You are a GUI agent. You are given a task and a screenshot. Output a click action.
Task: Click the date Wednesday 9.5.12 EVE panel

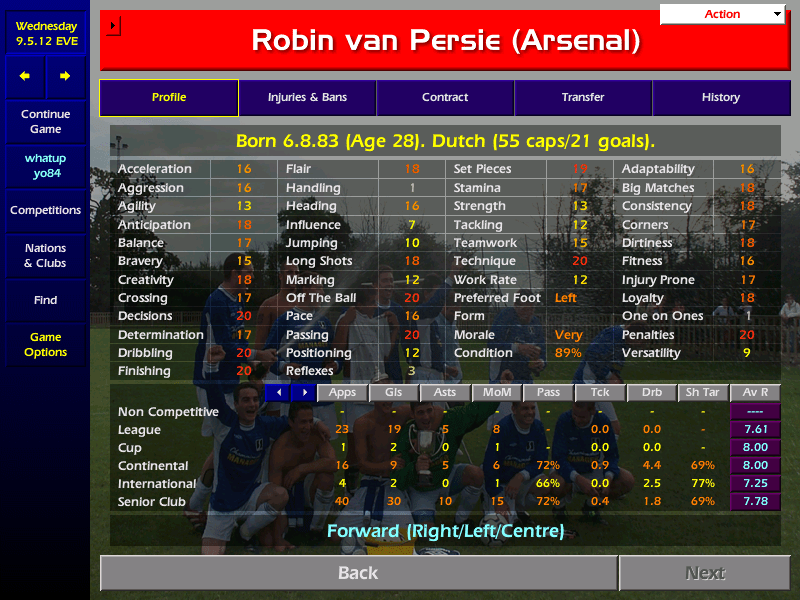45,33
